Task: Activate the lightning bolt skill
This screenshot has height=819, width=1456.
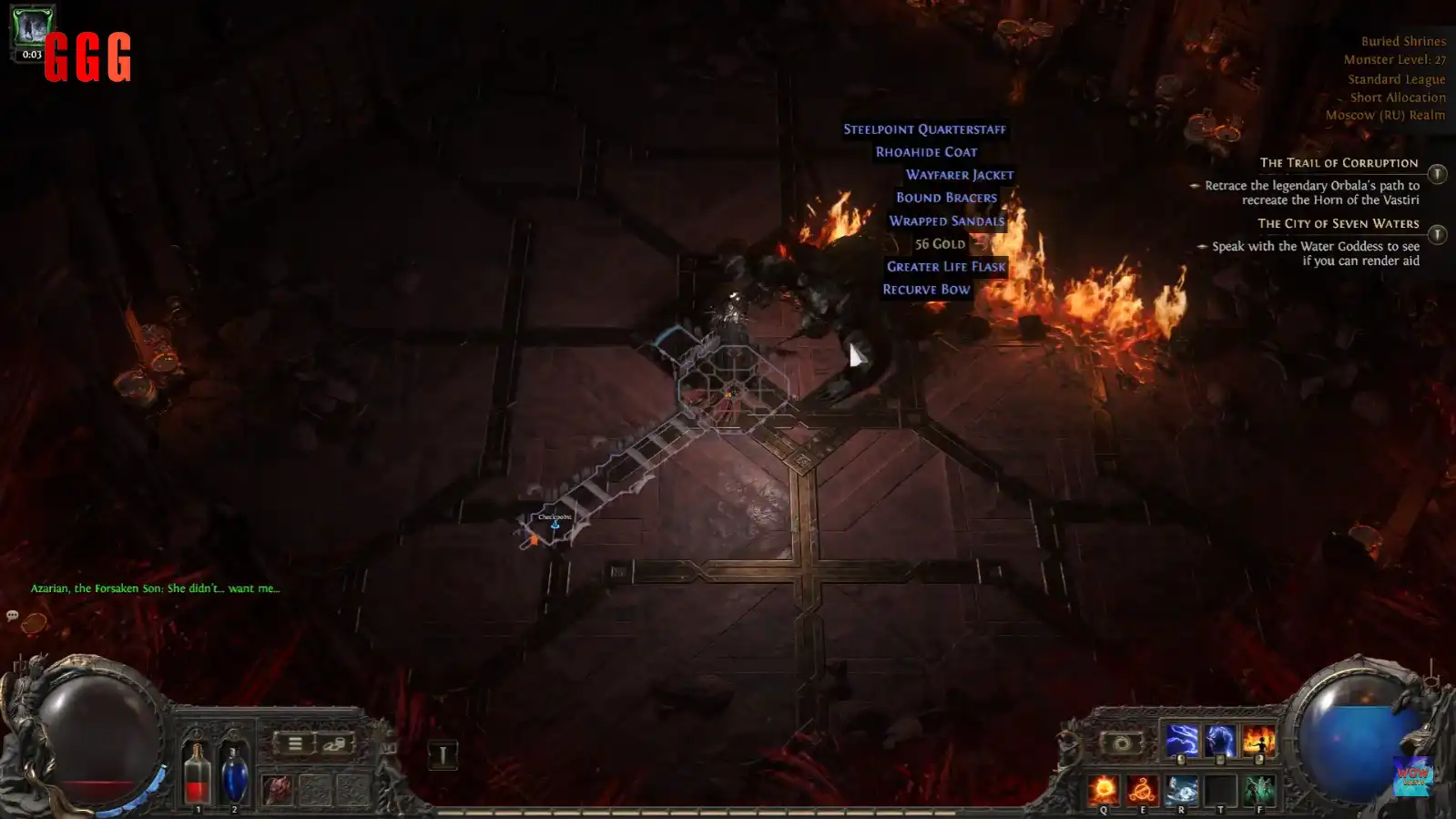Action: coord(1182,741)
